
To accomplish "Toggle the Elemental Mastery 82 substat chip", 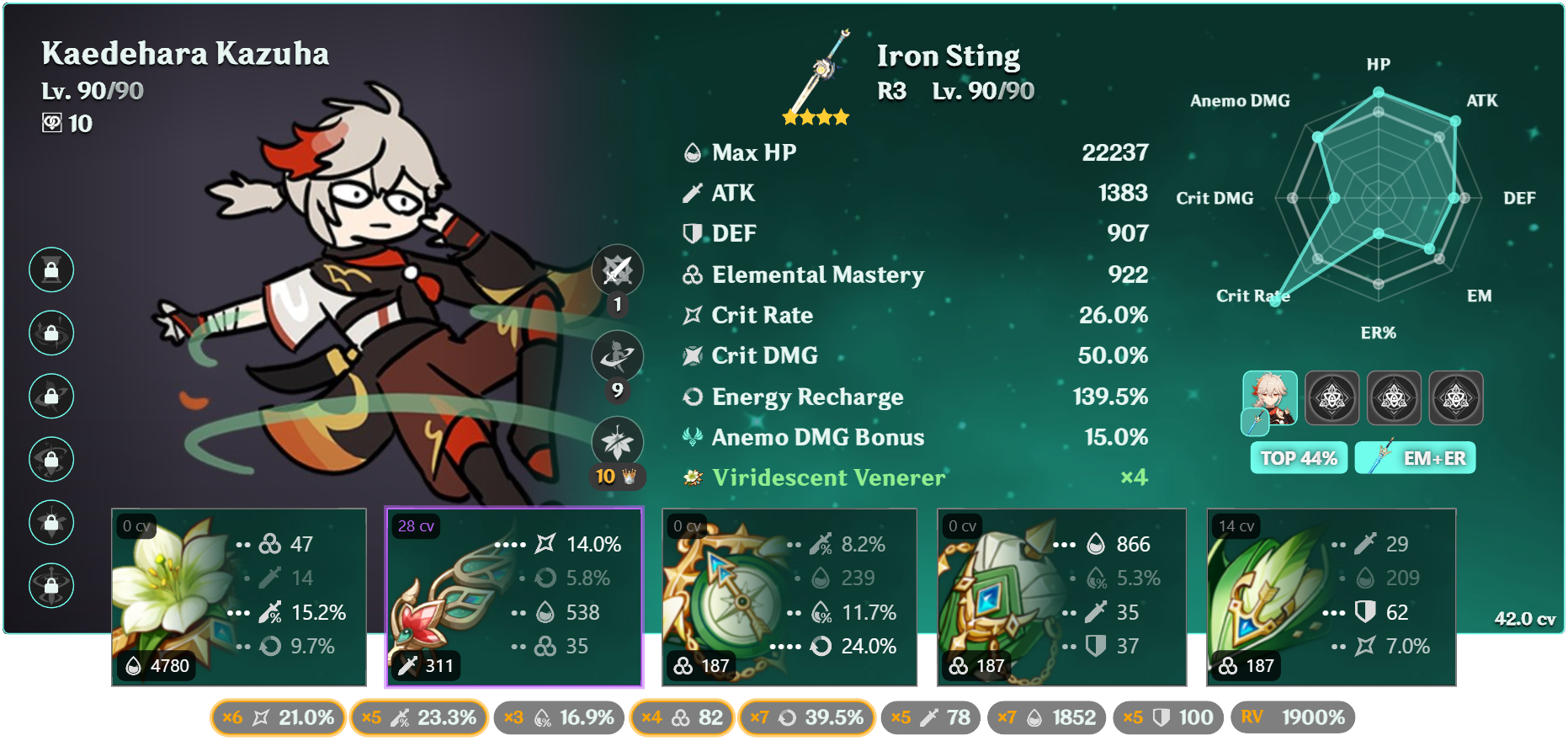I will 682,717.
